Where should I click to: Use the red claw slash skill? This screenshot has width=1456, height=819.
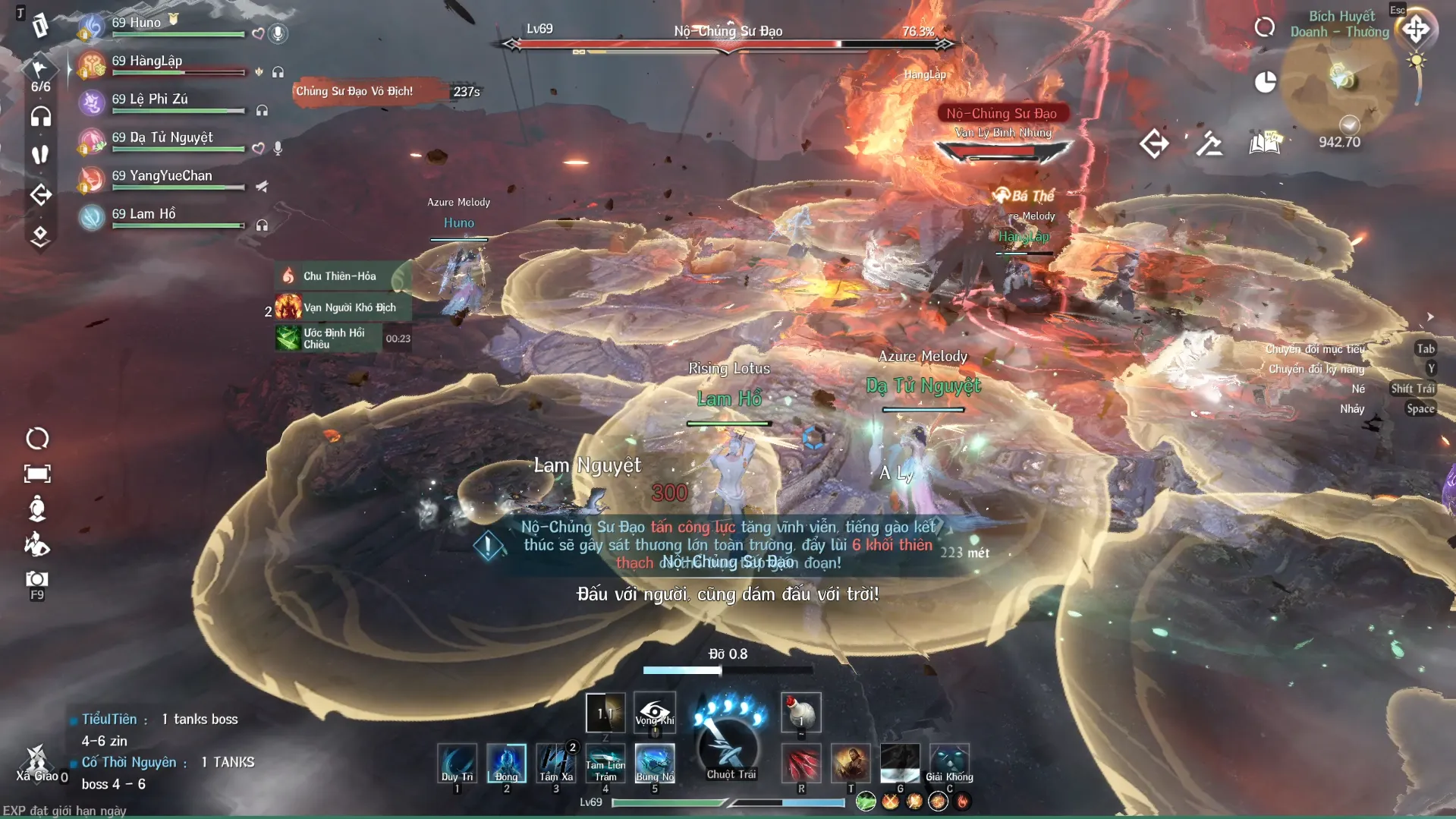click(x=801, y=762)
